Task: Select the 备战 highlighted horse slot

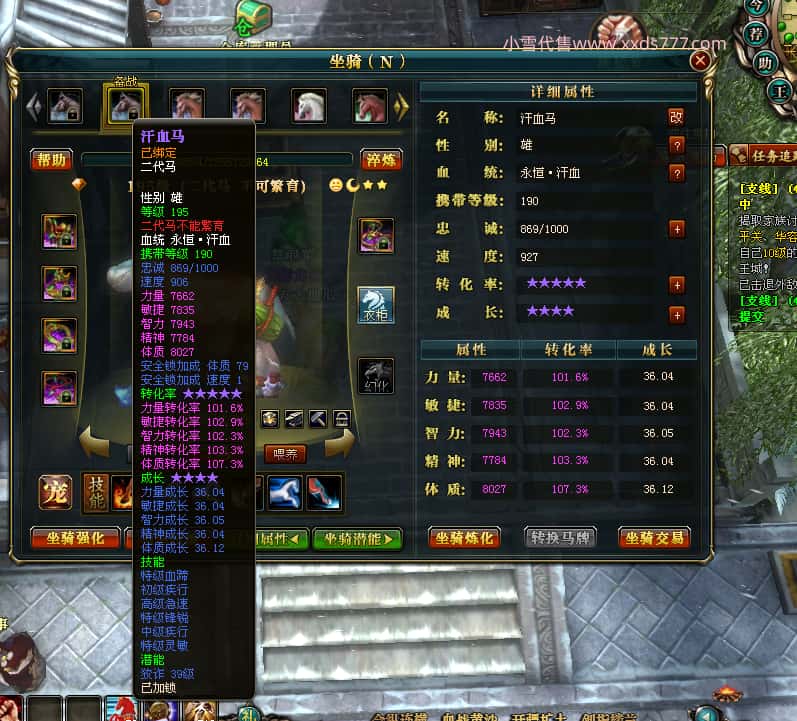Action: click(126, 105)
